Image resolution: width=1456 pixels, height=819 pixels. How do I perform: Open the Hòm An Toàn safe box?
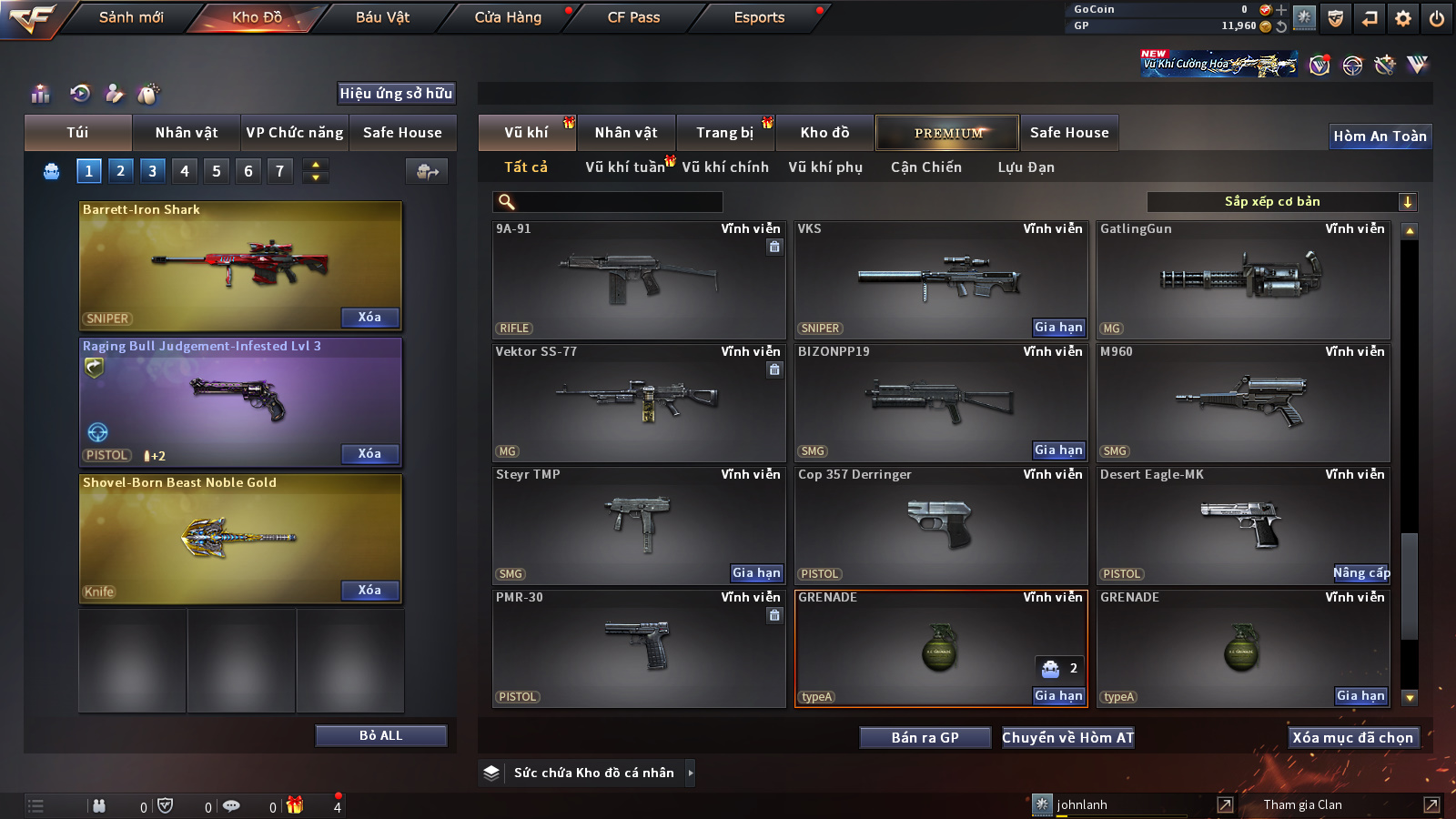tap(1380, 136)
